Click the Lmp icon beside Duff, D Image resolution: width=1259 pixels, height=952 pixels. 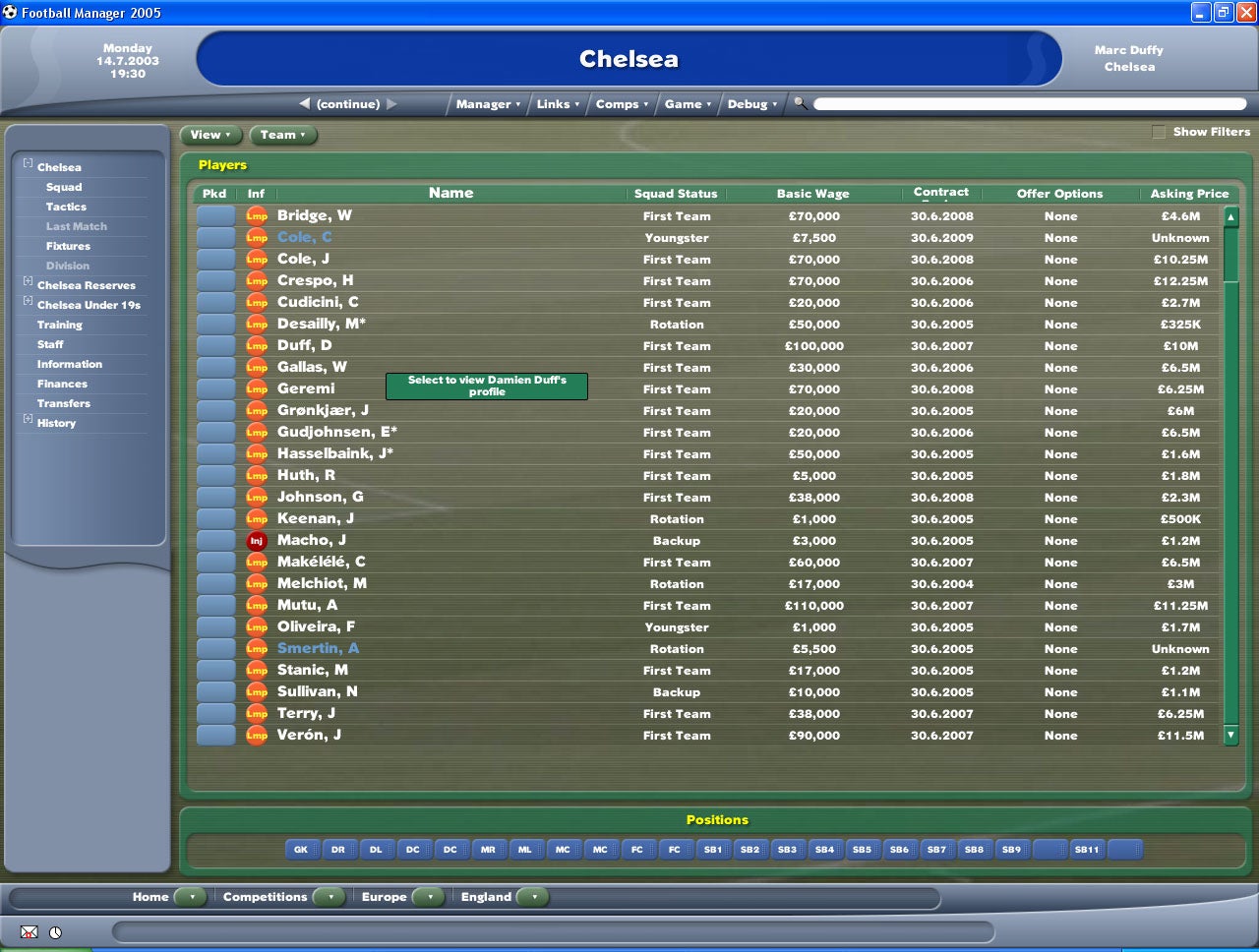click(x=257, y=345)
